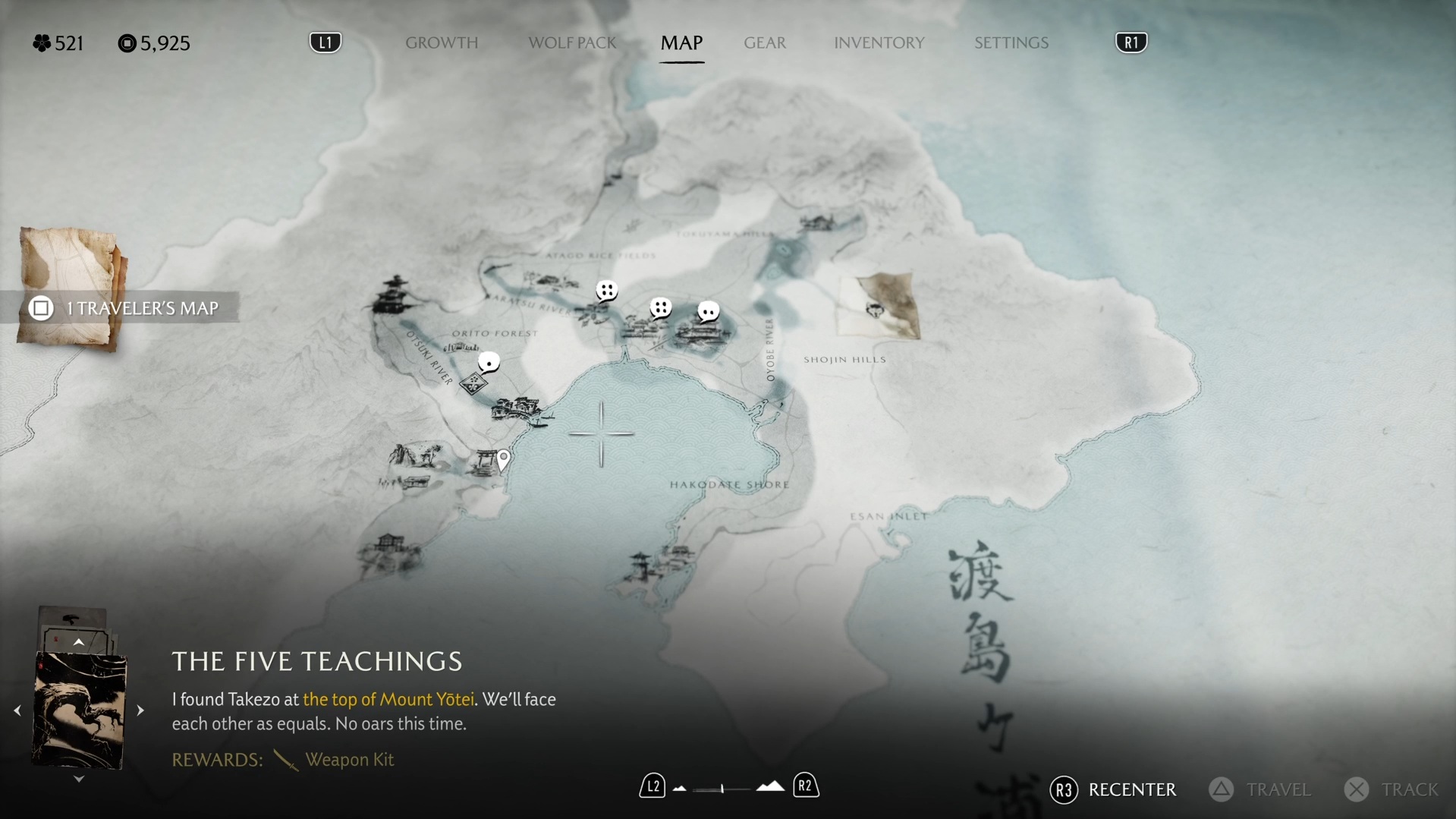Go to the previous quest card with left arrow
The width and height of the screenshot is (1456, 819).
click(x=17, y=710)
